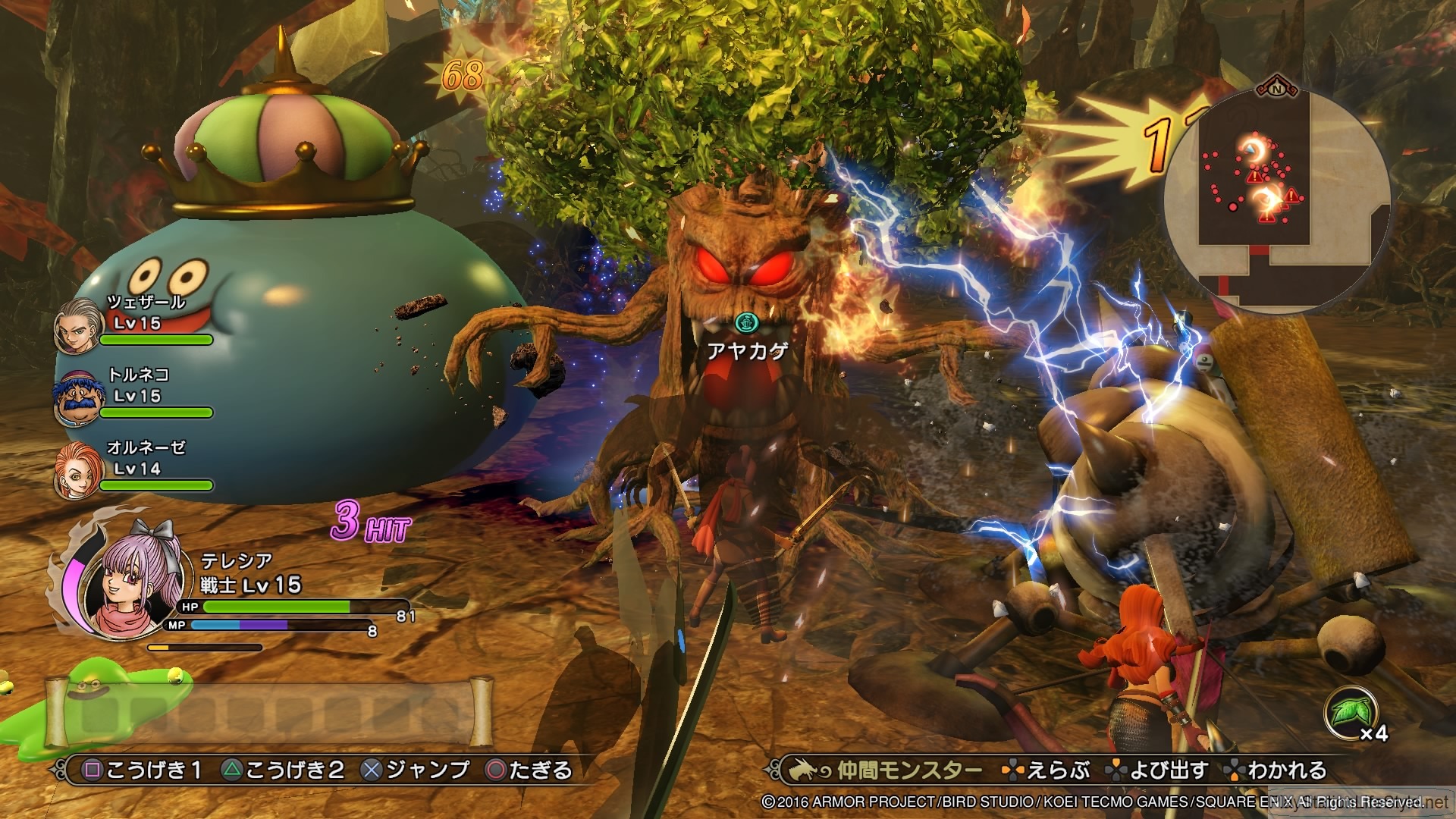
Task: Select Ornaze's party portrait
Action: [x=78, y=472]
